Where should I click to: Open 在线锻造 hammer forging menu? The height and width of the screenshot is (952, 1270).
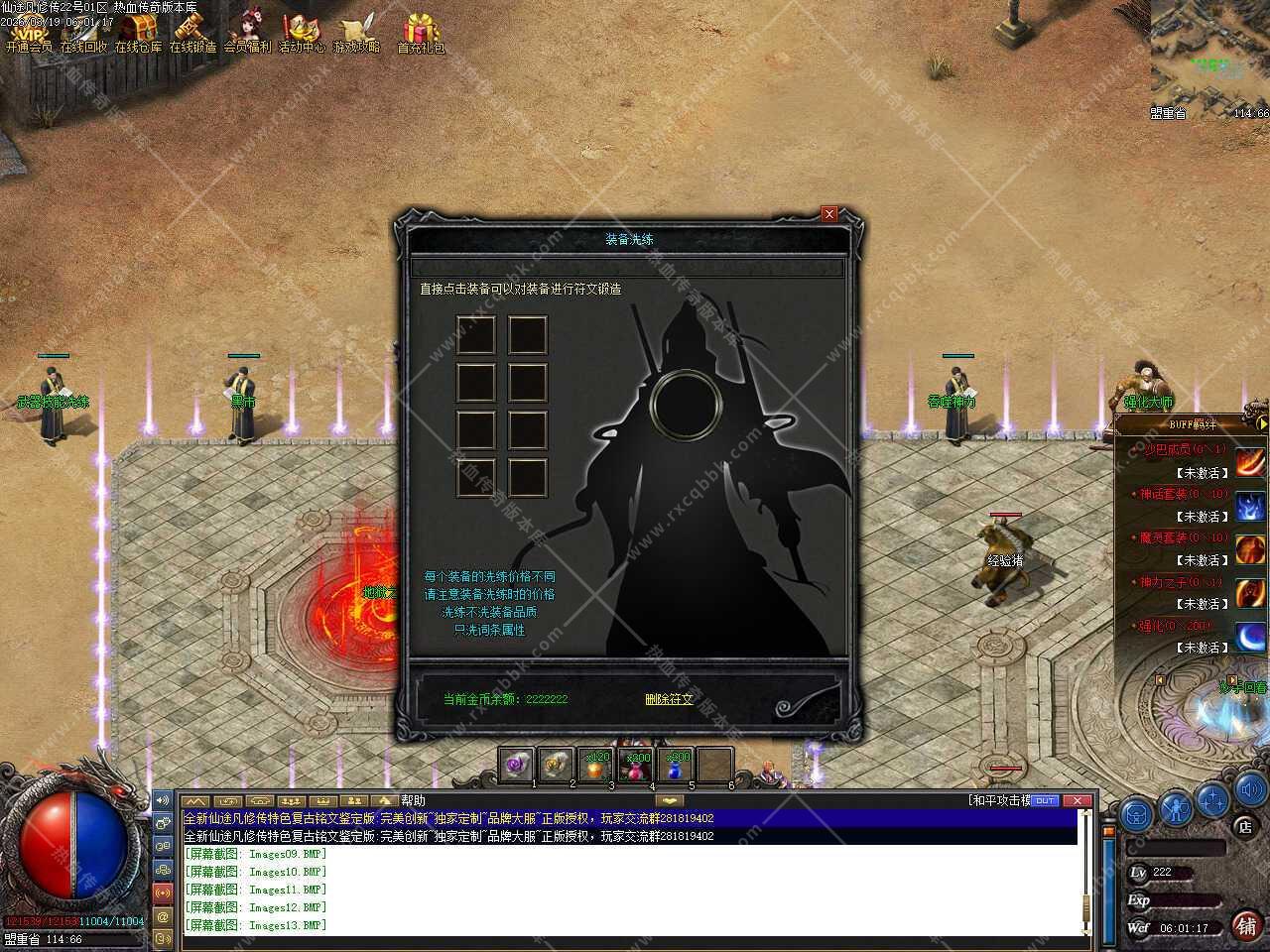(x=192, y=33)
